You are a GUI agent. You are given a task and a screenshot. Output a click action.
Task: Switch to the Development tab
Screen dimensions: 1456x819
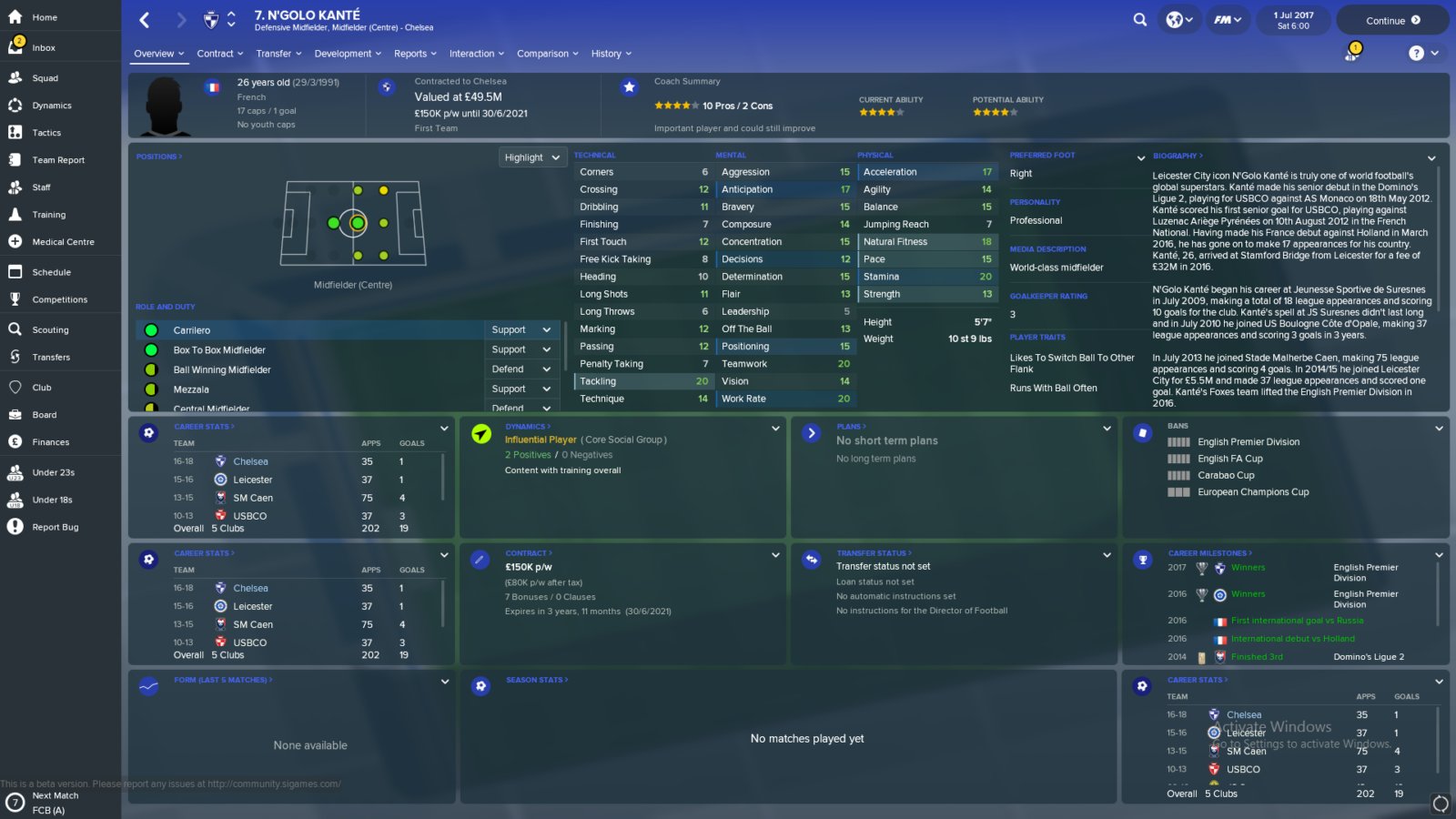[348, 54]
